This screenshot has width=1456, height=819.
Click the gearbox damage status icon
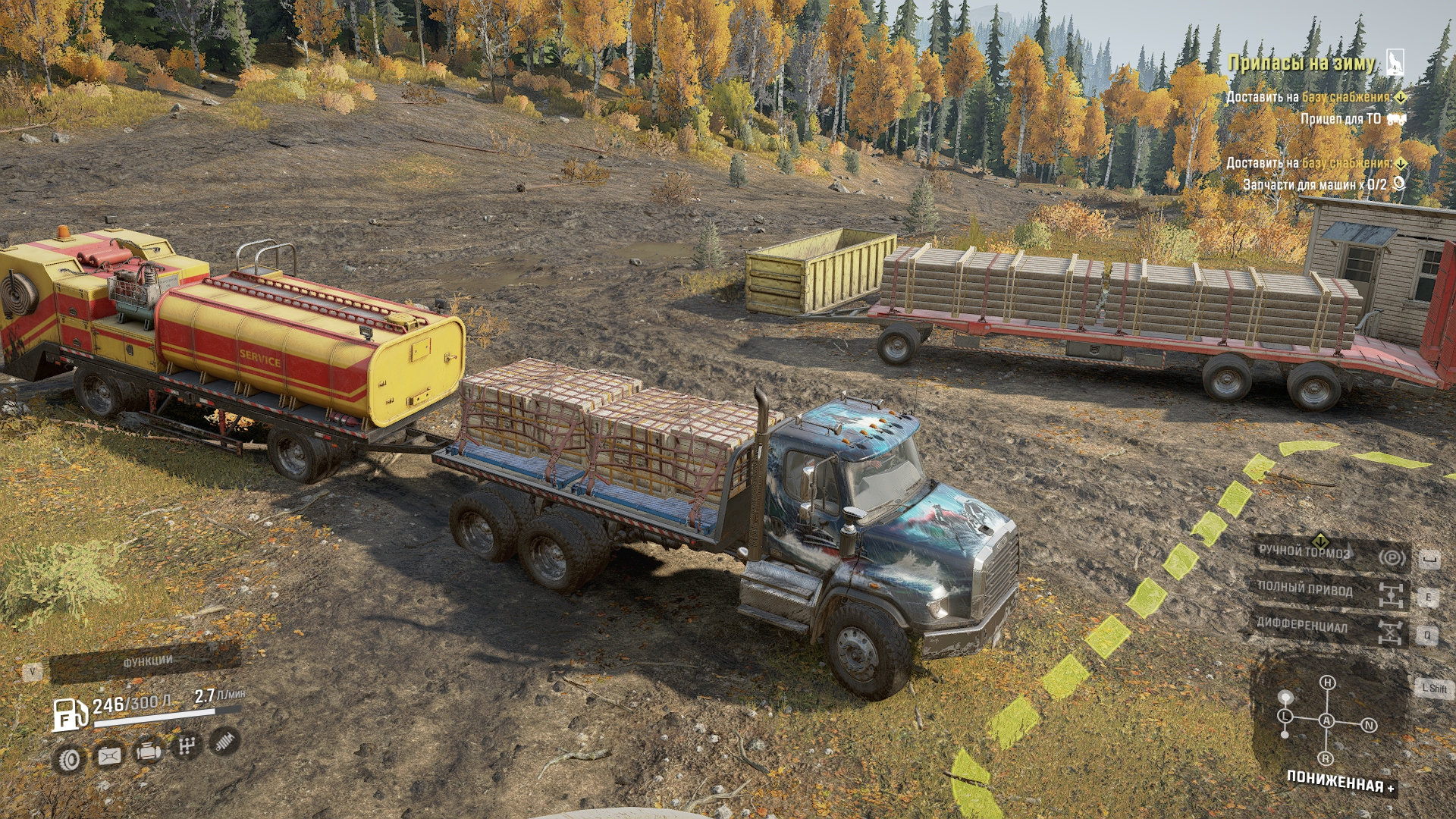186,746
